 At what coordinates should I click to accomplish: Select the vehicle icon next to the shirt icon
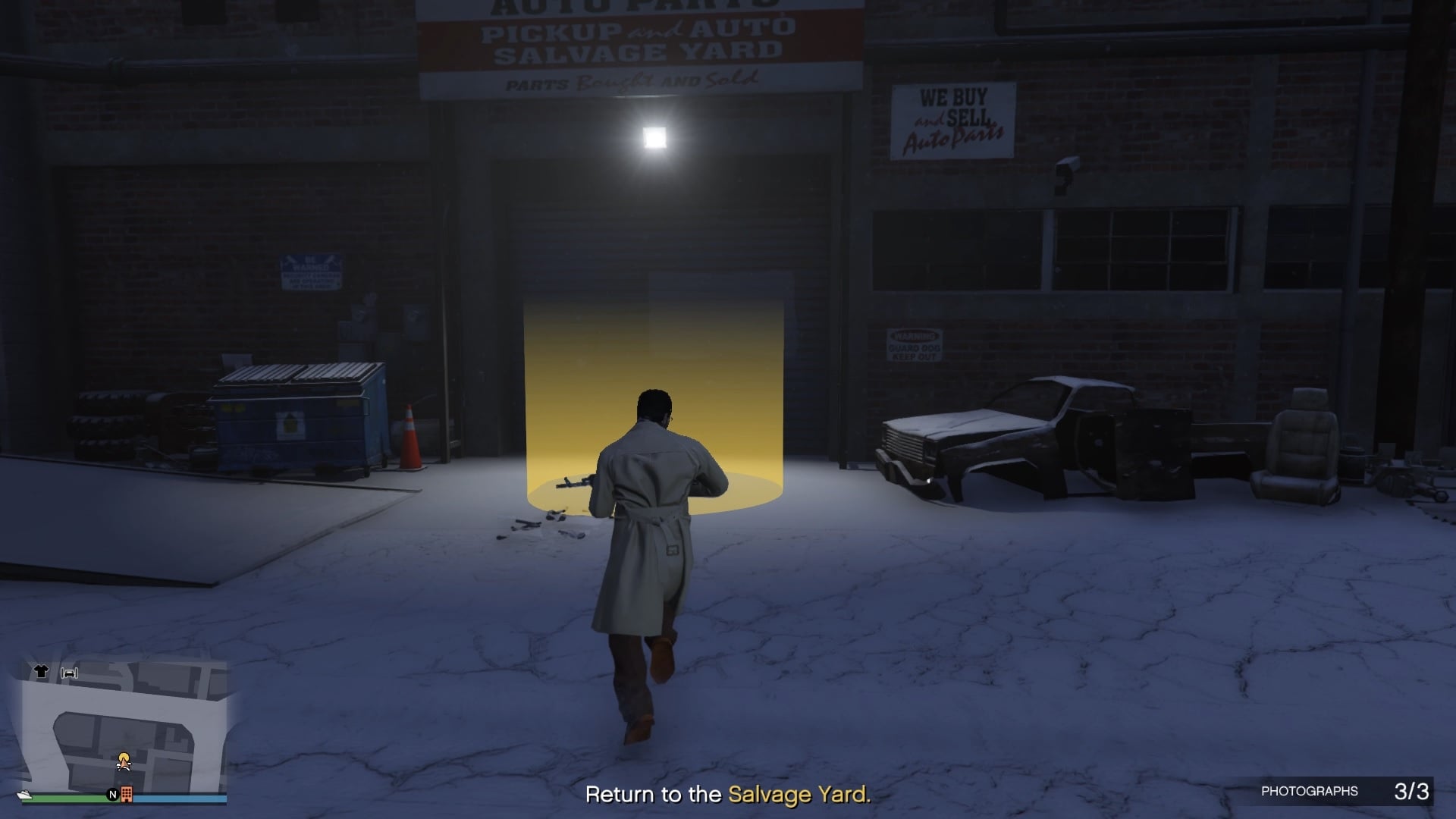[x=70, y=673]
